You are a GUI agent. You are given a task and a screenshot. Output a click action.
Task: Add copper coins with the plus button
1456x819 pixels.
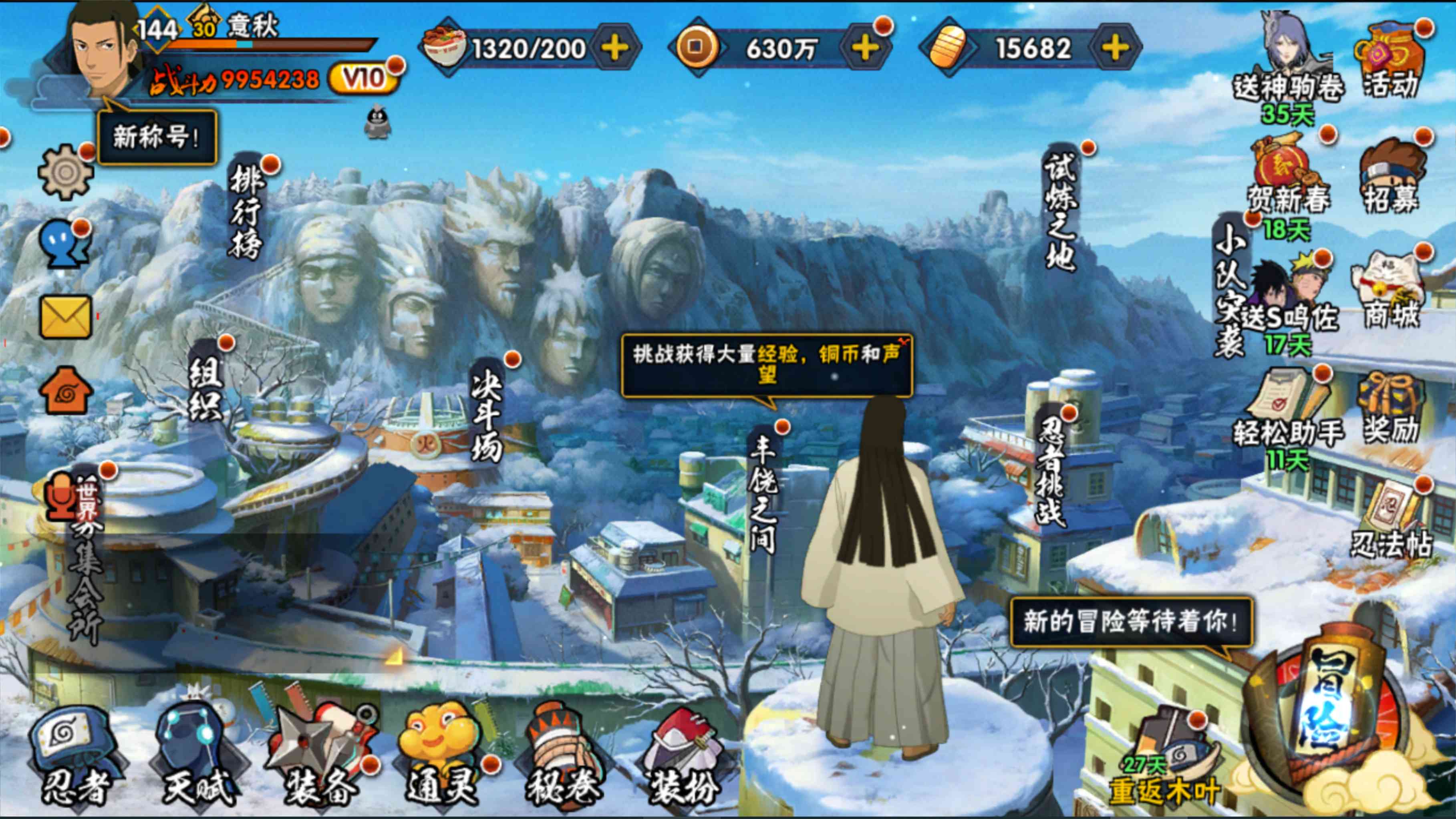click(x=865, y=48)
